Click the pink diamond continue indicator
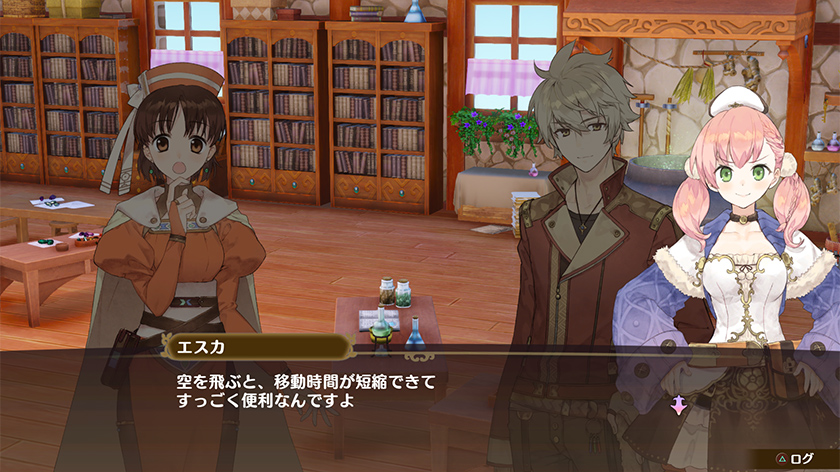Image resolution: width=840 pixels, height=472 pixels. click(679, 405)
